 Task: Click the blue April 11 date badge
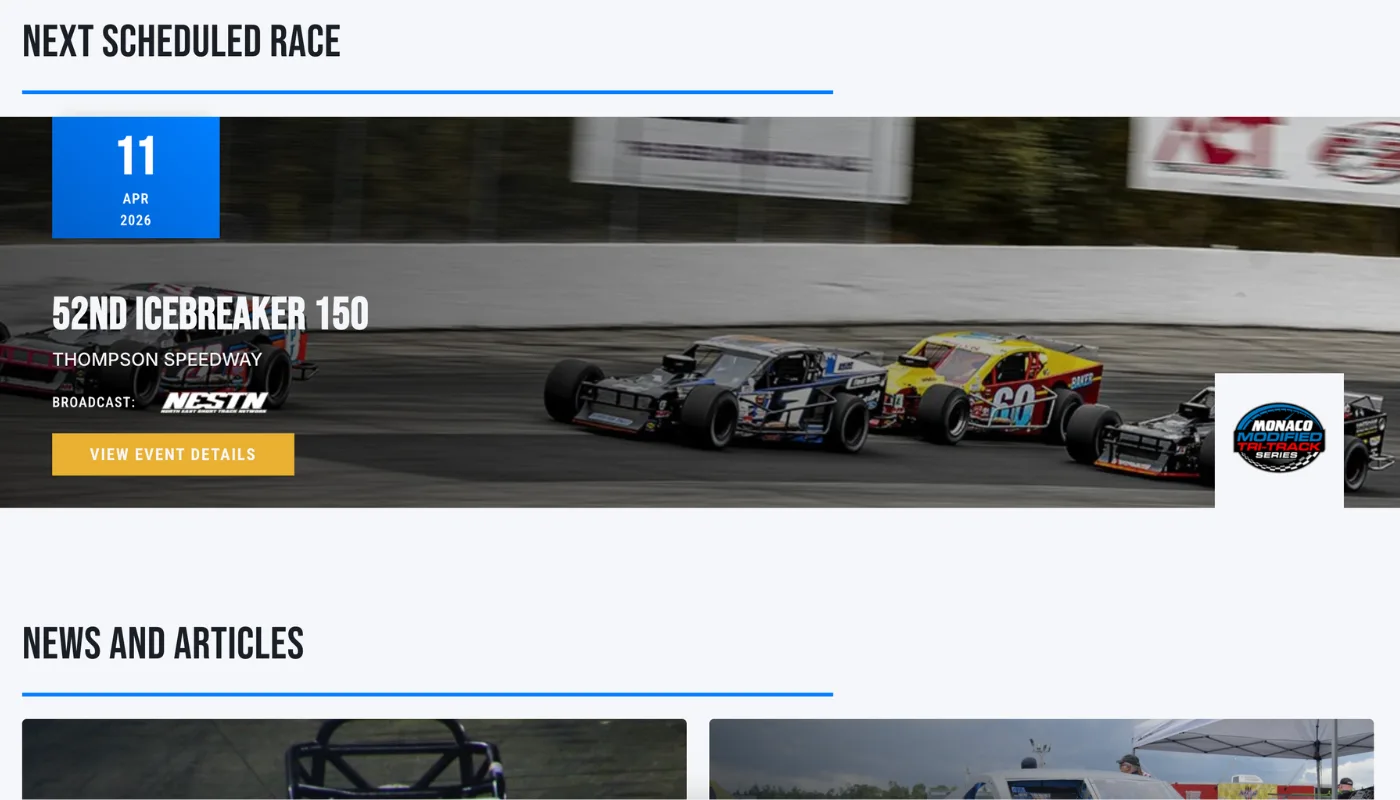coord(135,177)
